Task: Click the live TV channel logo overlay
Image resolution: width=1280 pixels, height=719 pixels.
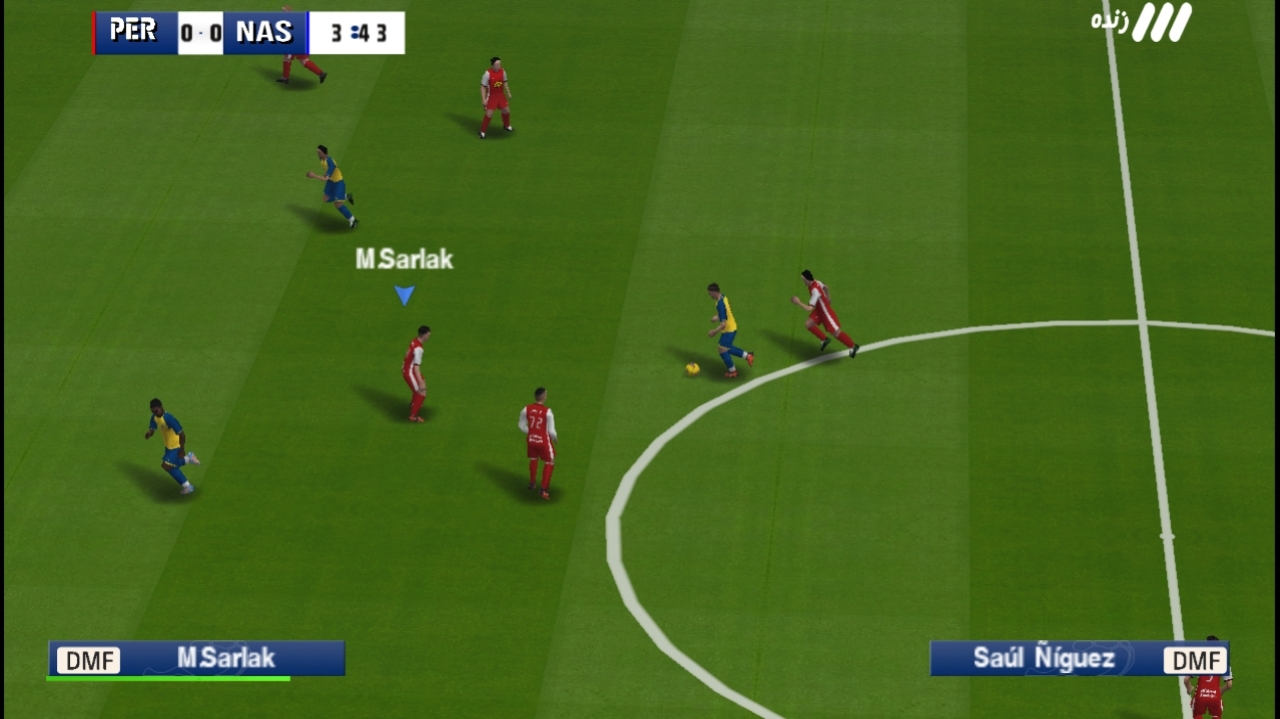Action: pyautogui.click(x=1142, y=22)
